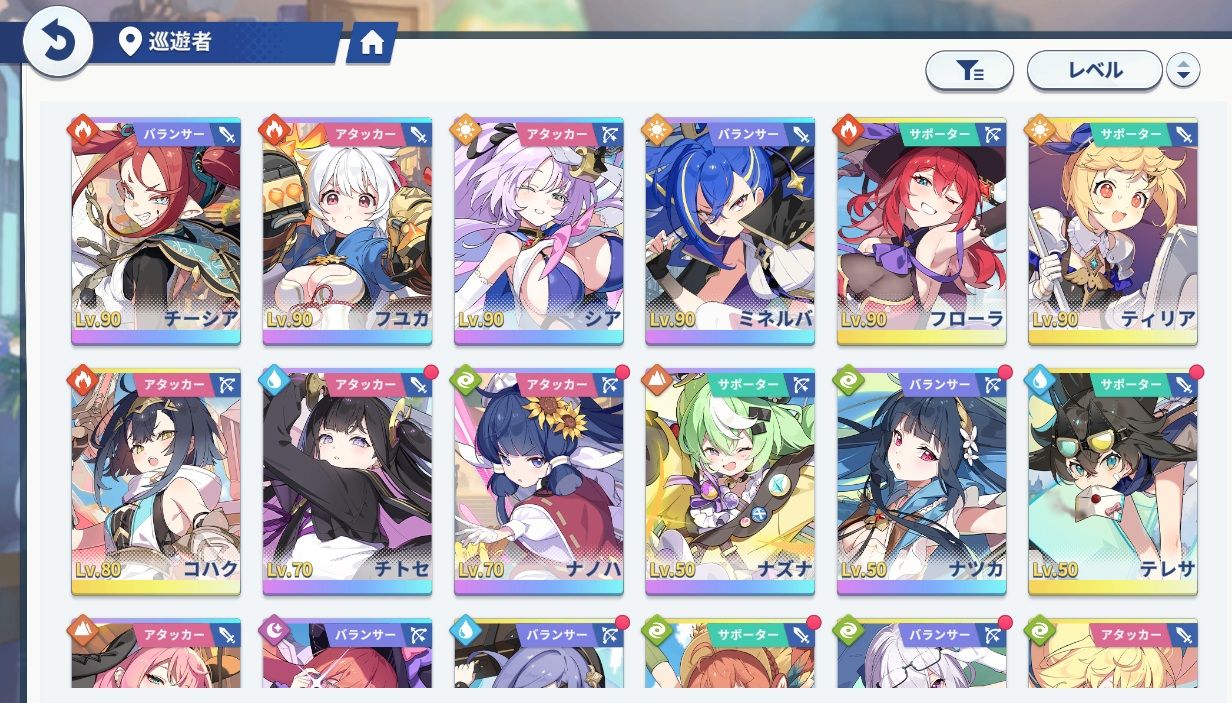This screenshot has width=1232, height=703.
Task: Open the フローラ character card
Action: click(921, 232)
